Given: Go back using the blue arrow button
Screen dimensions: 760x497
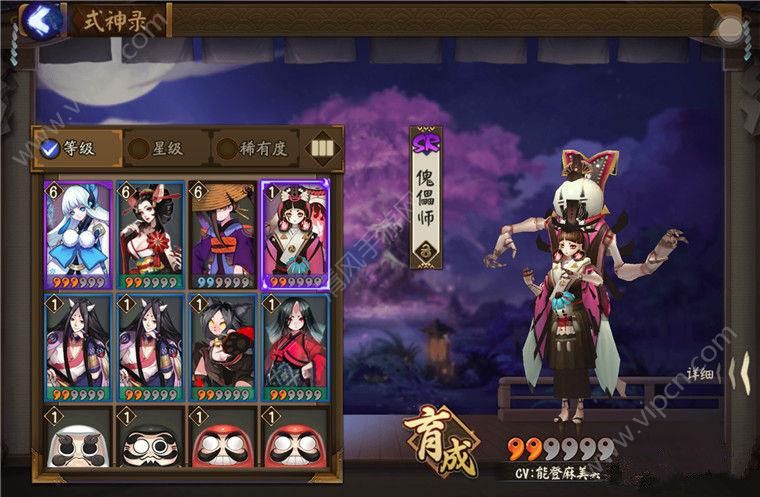Looking at the screenshot, I should [x=39, y=18].
